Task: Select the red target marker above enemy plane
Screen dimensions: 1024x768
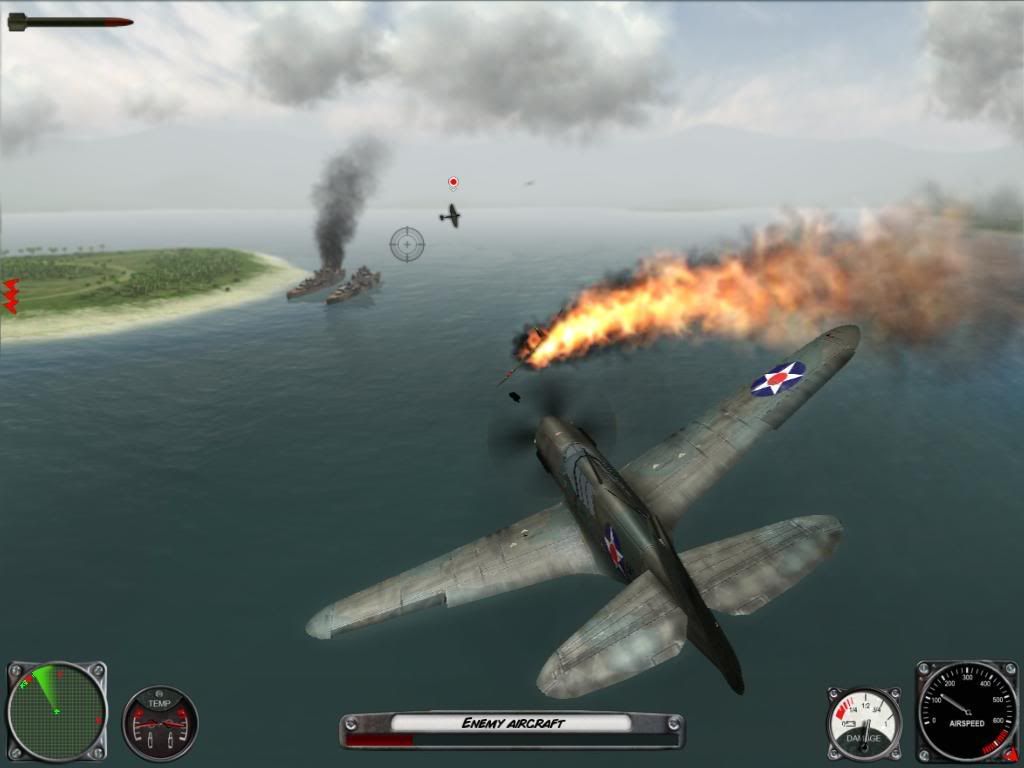Action: (x=453, y=182)
